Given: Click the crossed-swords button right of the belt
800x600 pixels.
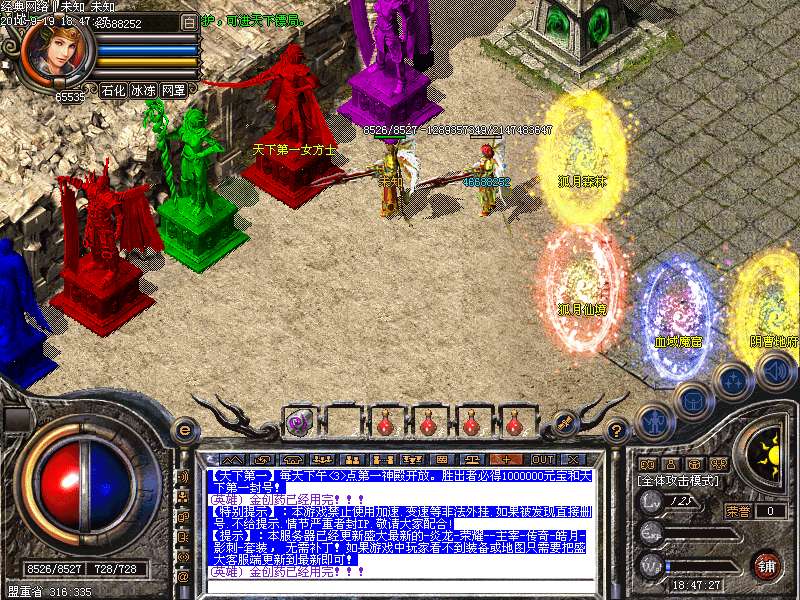Looking at the screenshot, I should pyautogui.click(x=565, y=422).
